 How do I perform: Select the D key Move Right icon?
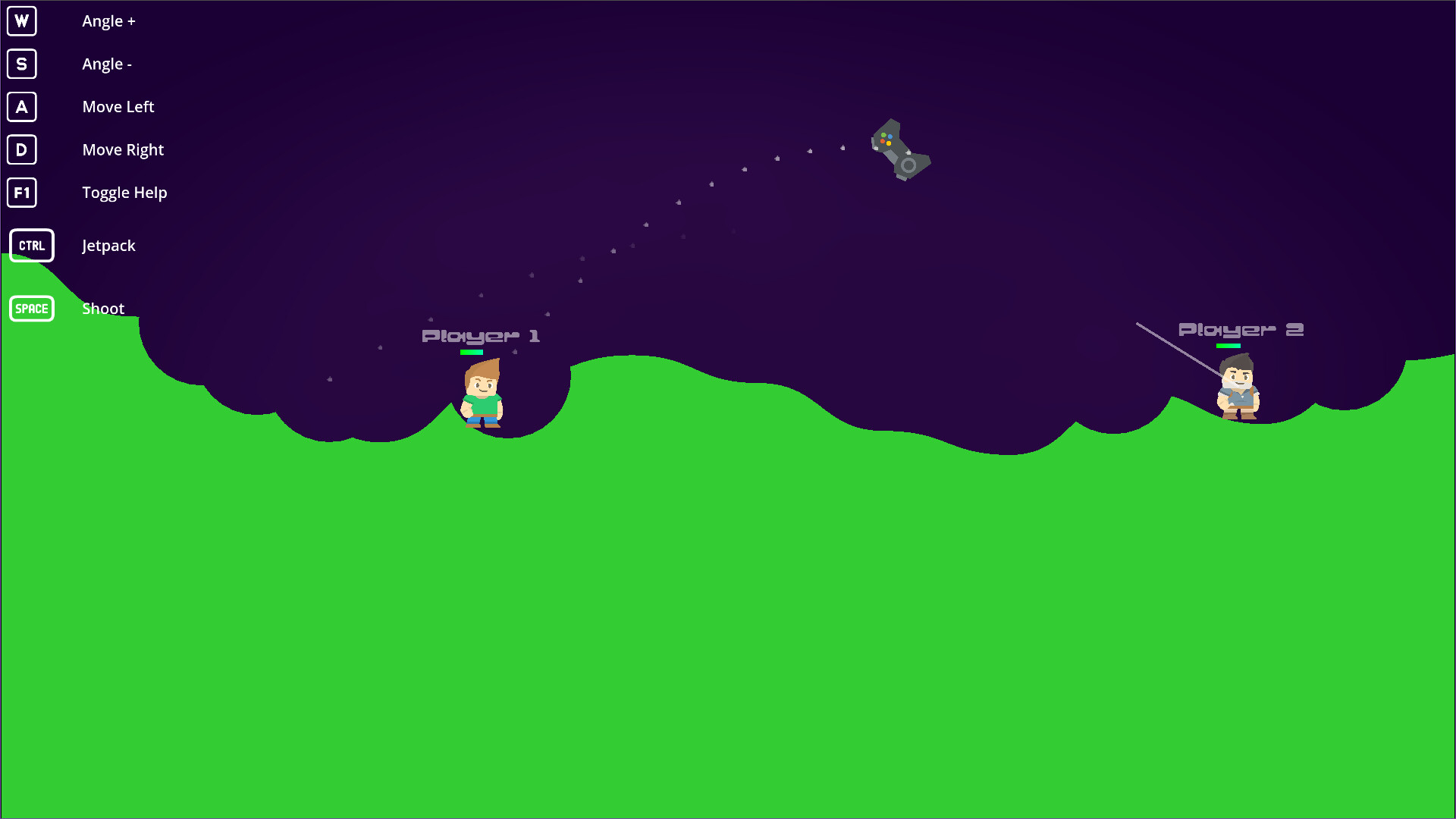[x=21, y=150]
